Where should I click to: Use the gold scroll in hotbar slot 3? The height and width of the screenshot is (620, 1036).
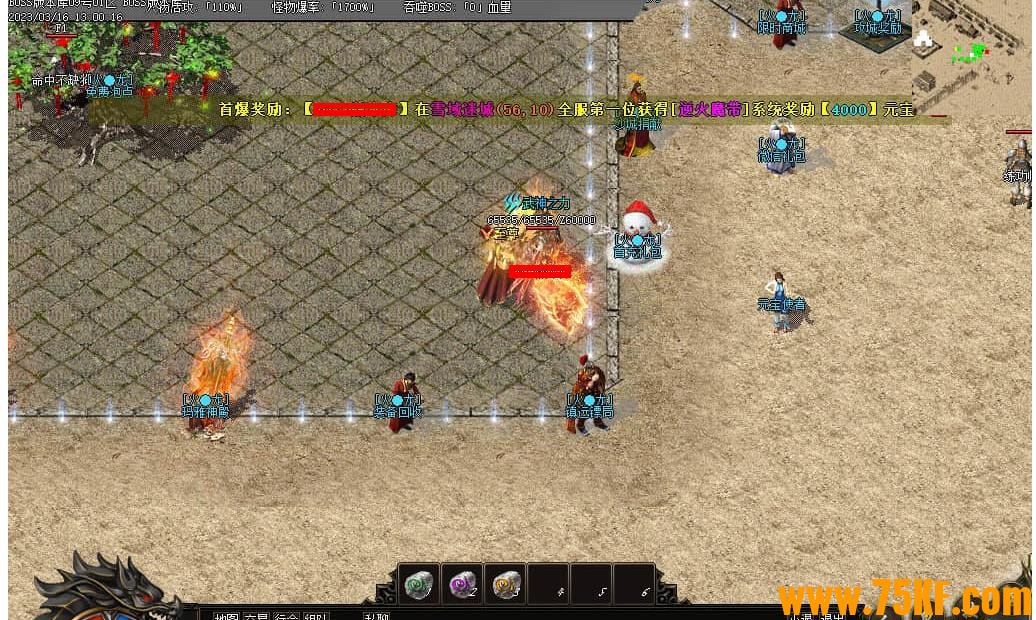click(x=506, y=584)
